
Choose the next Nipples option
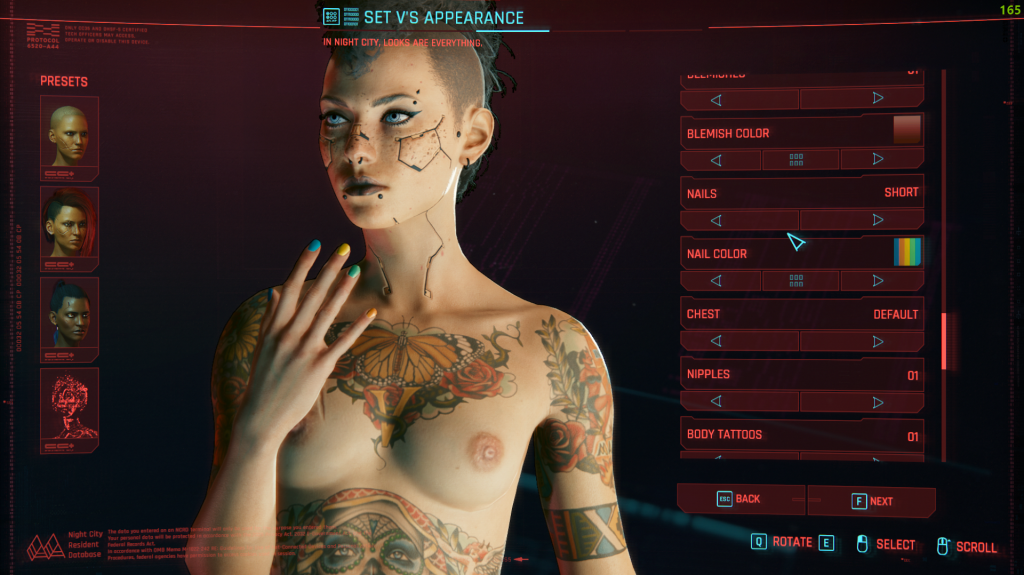pyautogui.click(x=877, y=401)
